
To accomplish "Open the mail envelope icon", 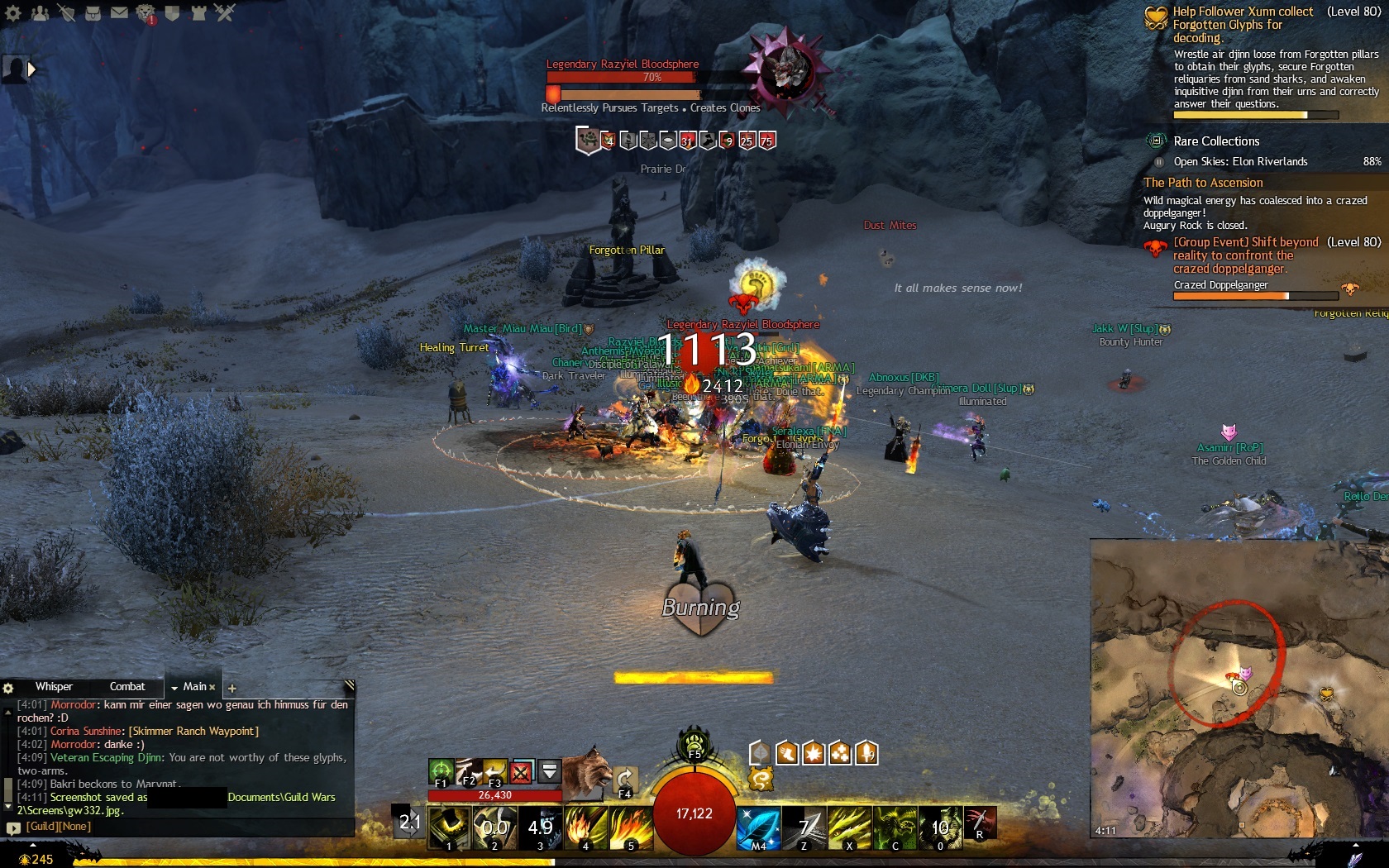I will pyautogui.click(x=119, y=12).
